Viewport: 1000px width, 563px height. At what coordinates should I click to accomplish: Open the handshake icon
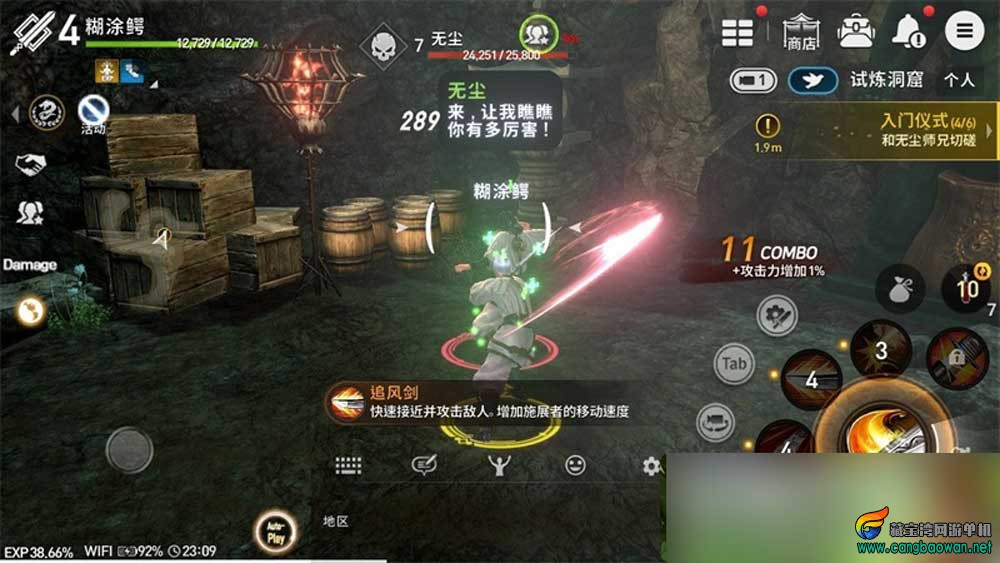[31, 164]
